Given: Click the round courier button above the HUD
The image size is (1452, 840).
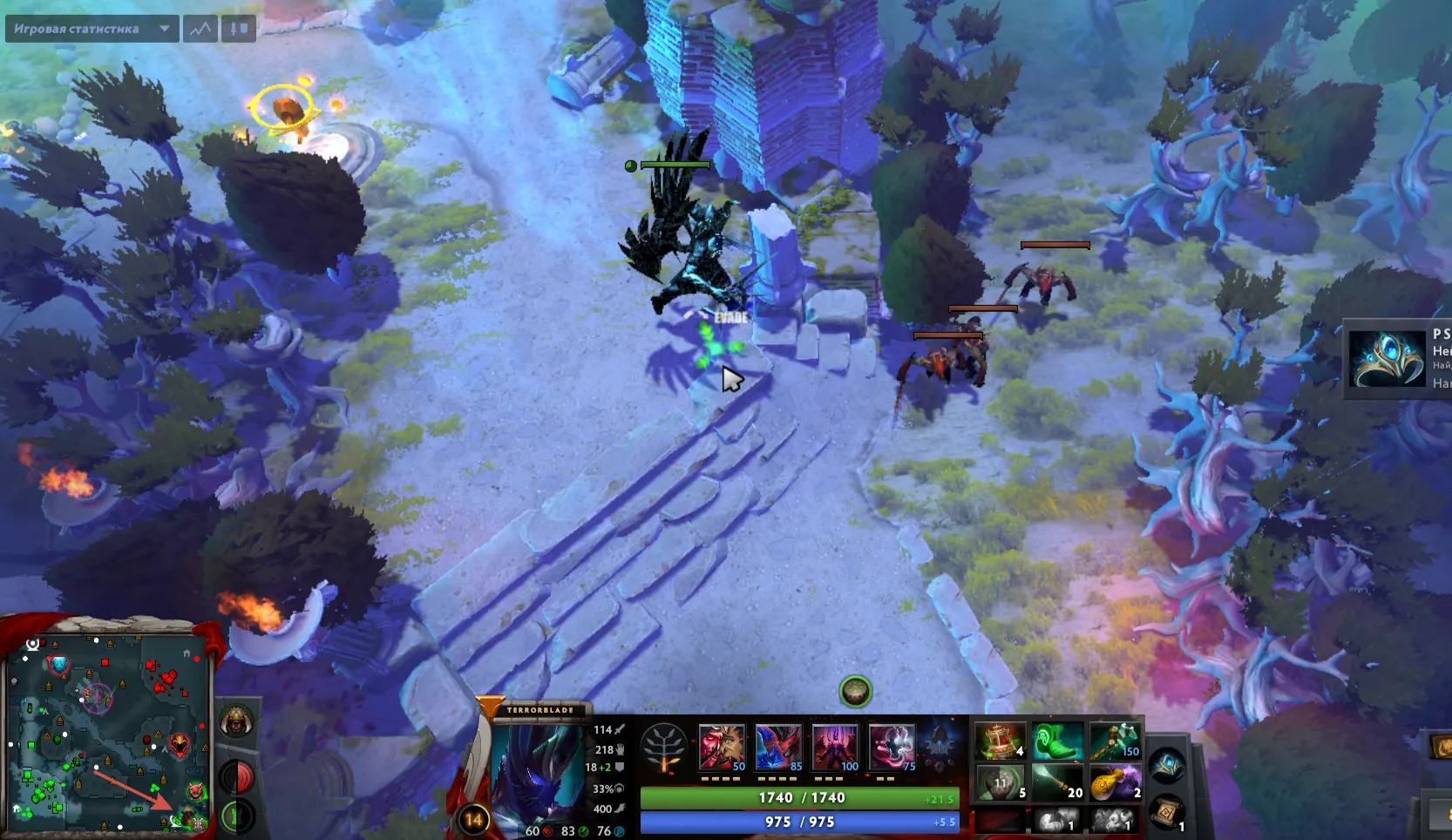Looking at the screenshot, I should [855, 692].
